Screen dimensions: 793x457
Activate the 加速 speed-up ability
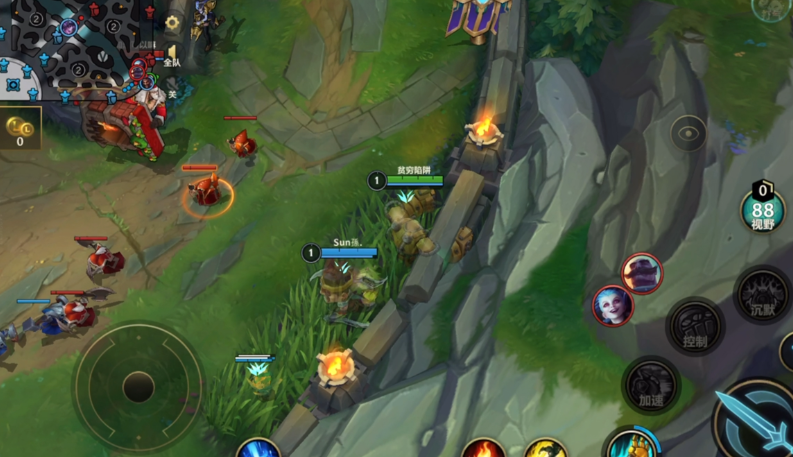[651, 384]
